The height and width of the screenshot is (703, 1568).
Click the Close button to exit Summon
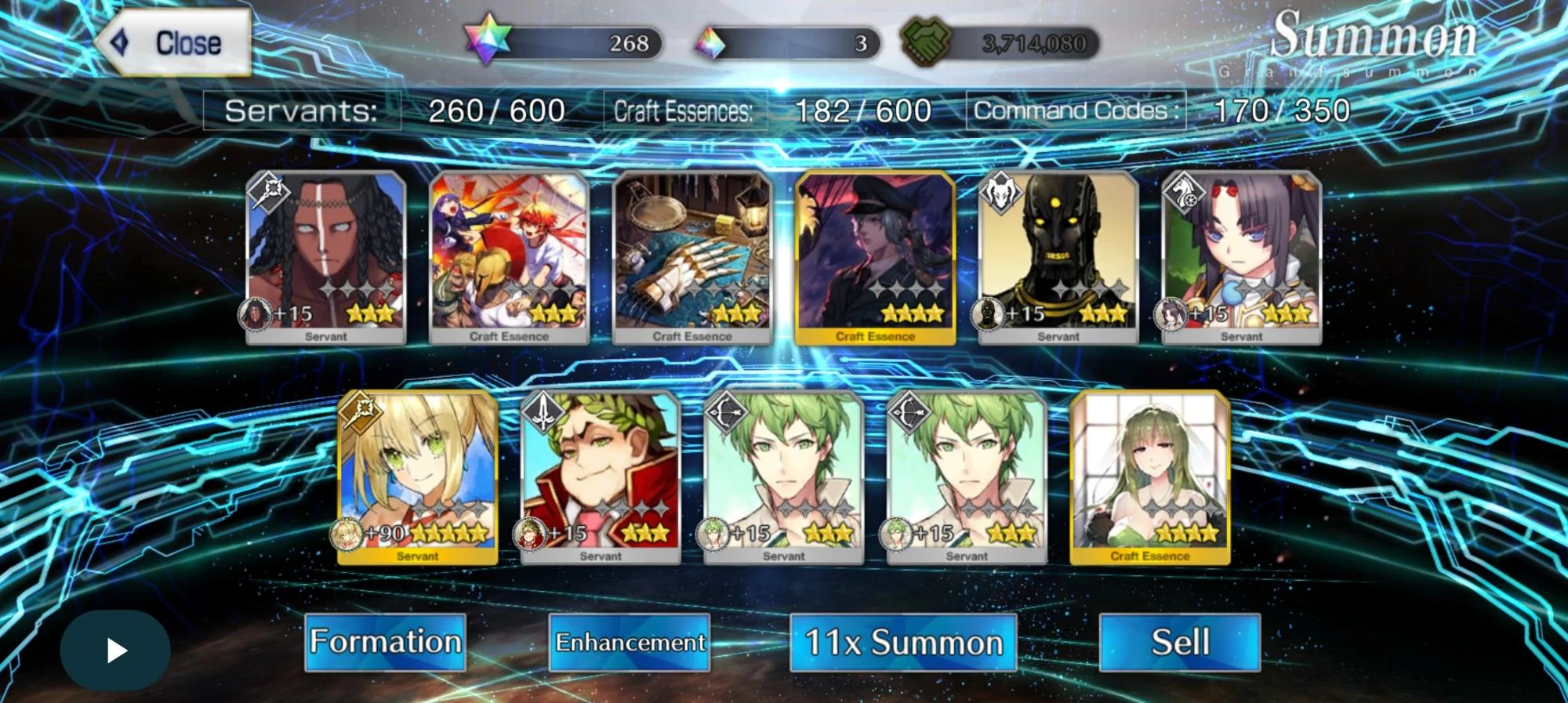176,41
